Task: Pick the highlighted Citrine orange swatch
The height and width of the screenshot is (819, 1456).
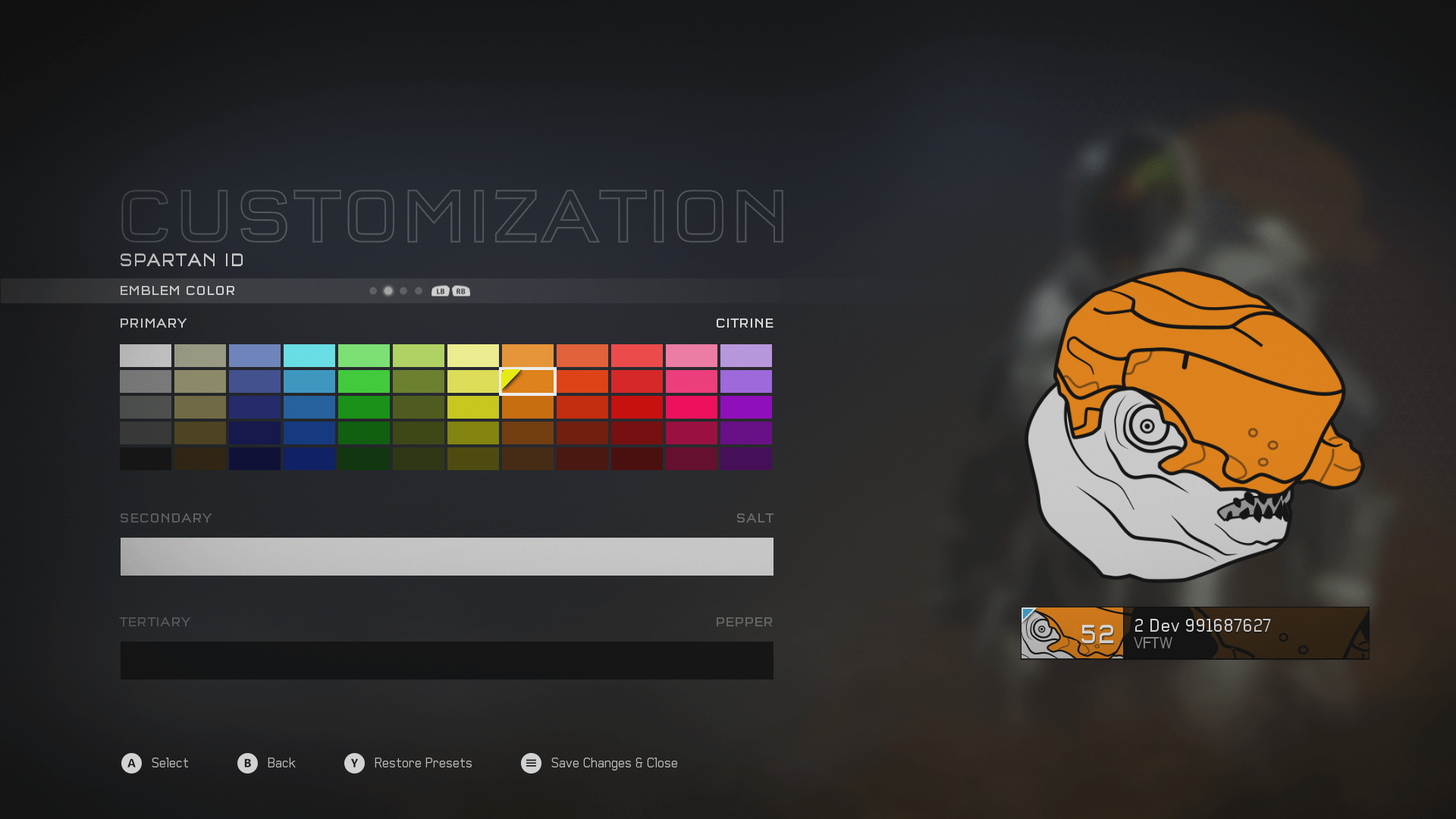Action: pyautogui.click(x=528, y=381)
